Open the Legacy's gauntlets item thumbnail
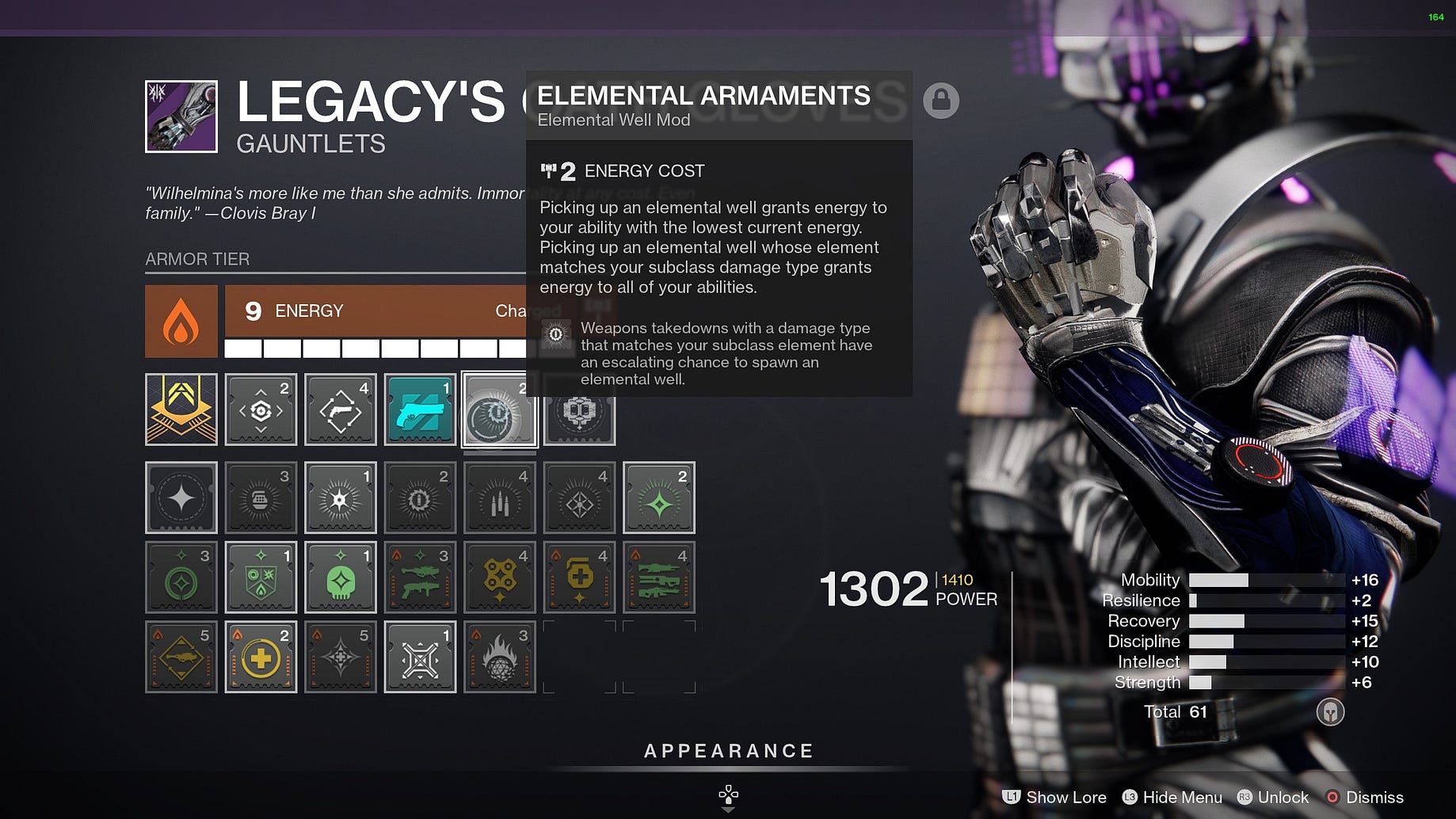Screen dimensions: 1456x819 181,116
